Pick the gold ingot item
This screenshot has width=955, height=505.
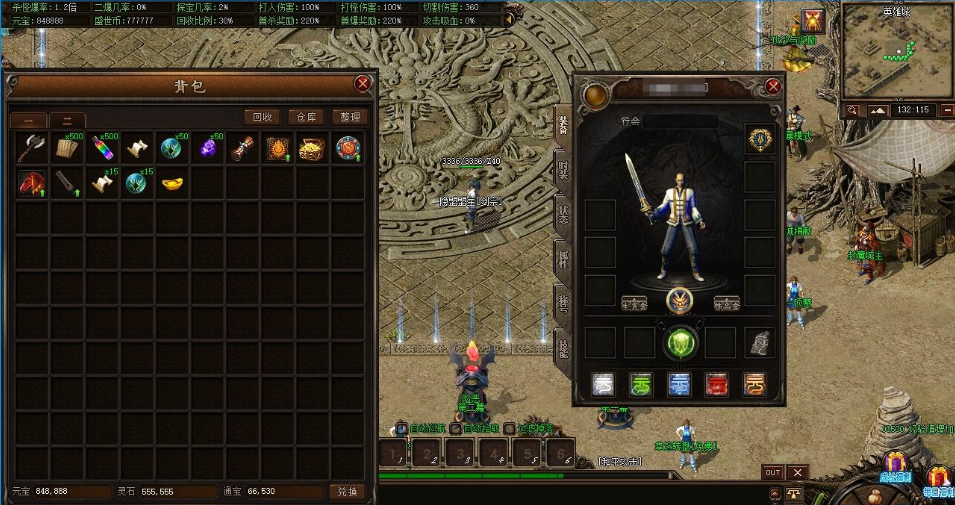click(171, 183)
